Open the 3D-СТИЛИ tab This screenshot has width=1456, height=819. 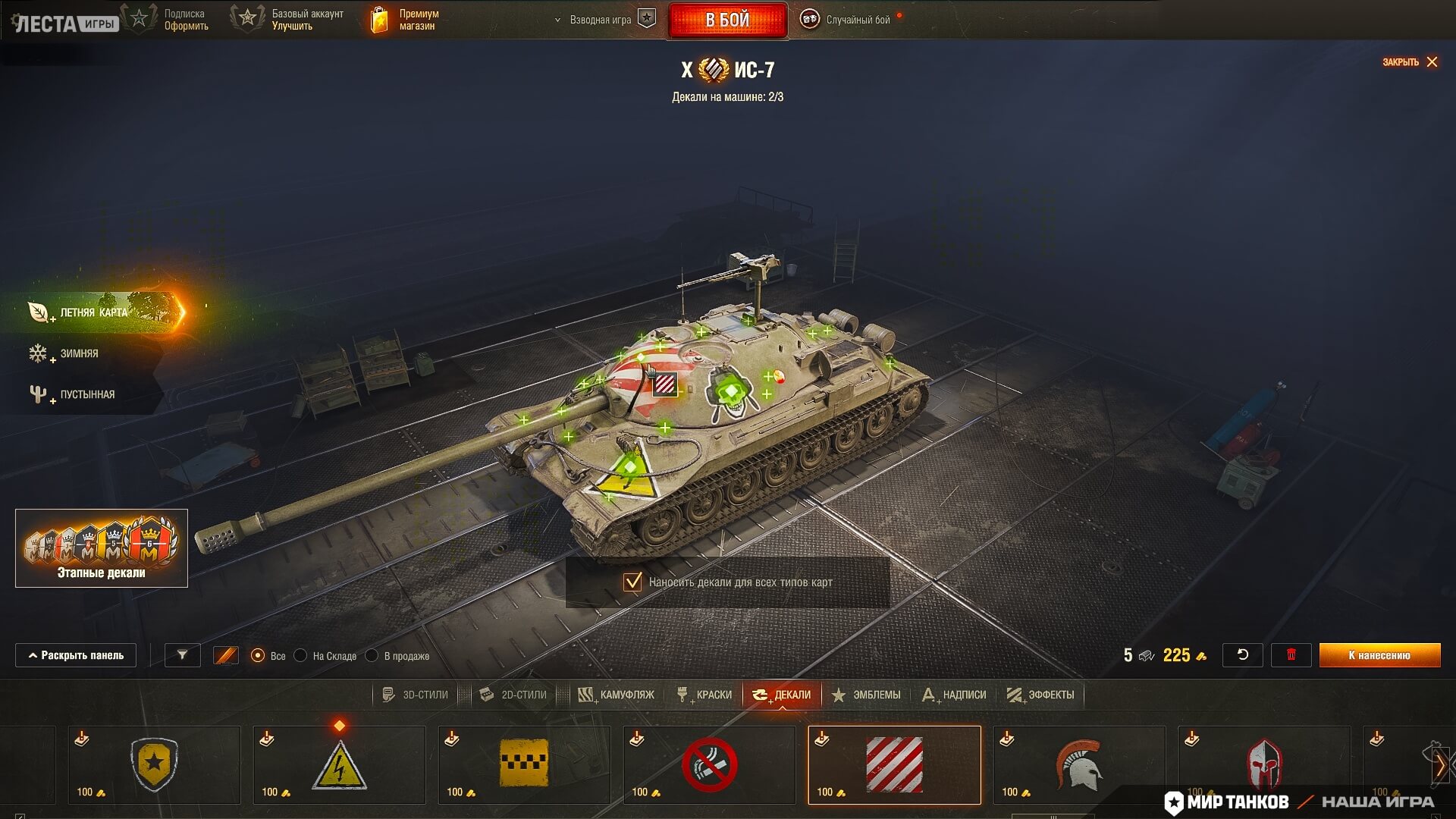[416, 695]
